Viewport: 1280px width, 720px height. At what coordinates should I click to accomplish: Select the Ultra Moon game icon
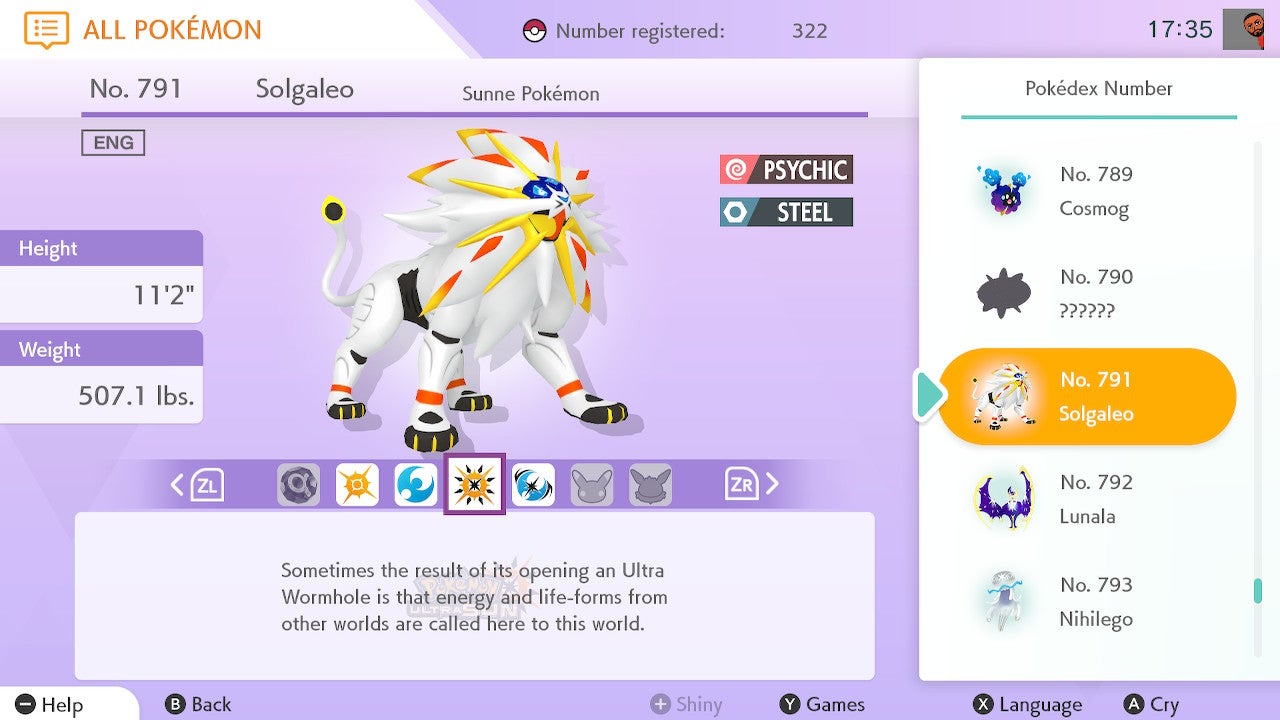pyautogui.click(x=534, y=485)
